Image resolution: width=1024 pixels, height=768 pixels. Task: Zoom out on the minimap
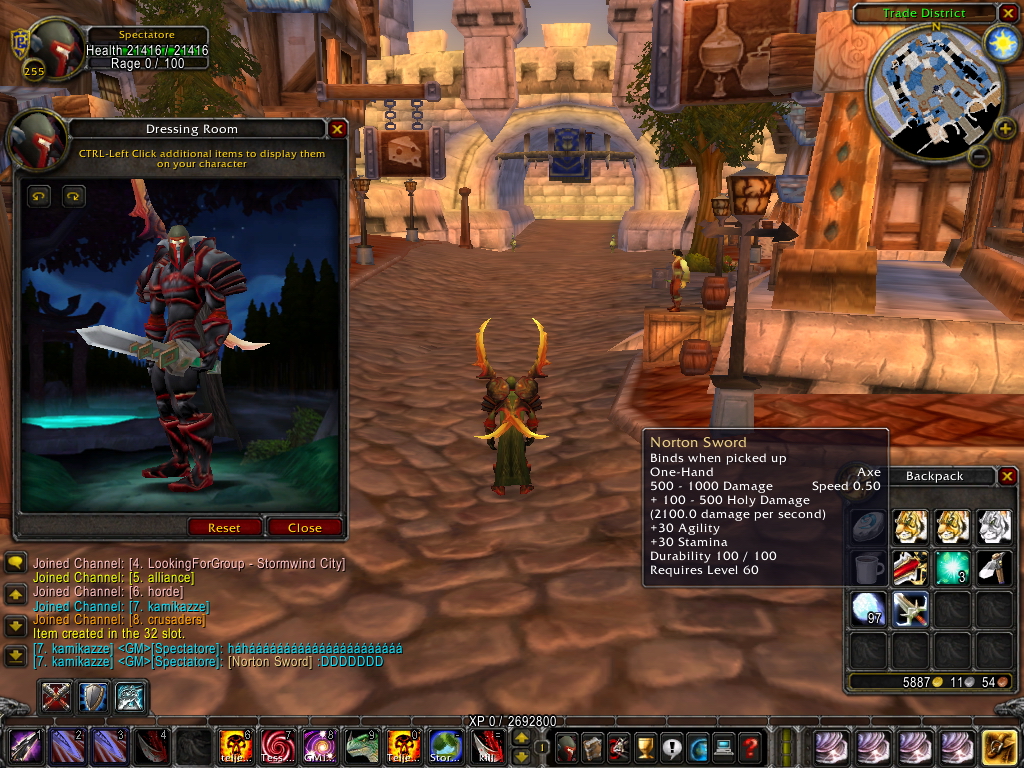979,156
